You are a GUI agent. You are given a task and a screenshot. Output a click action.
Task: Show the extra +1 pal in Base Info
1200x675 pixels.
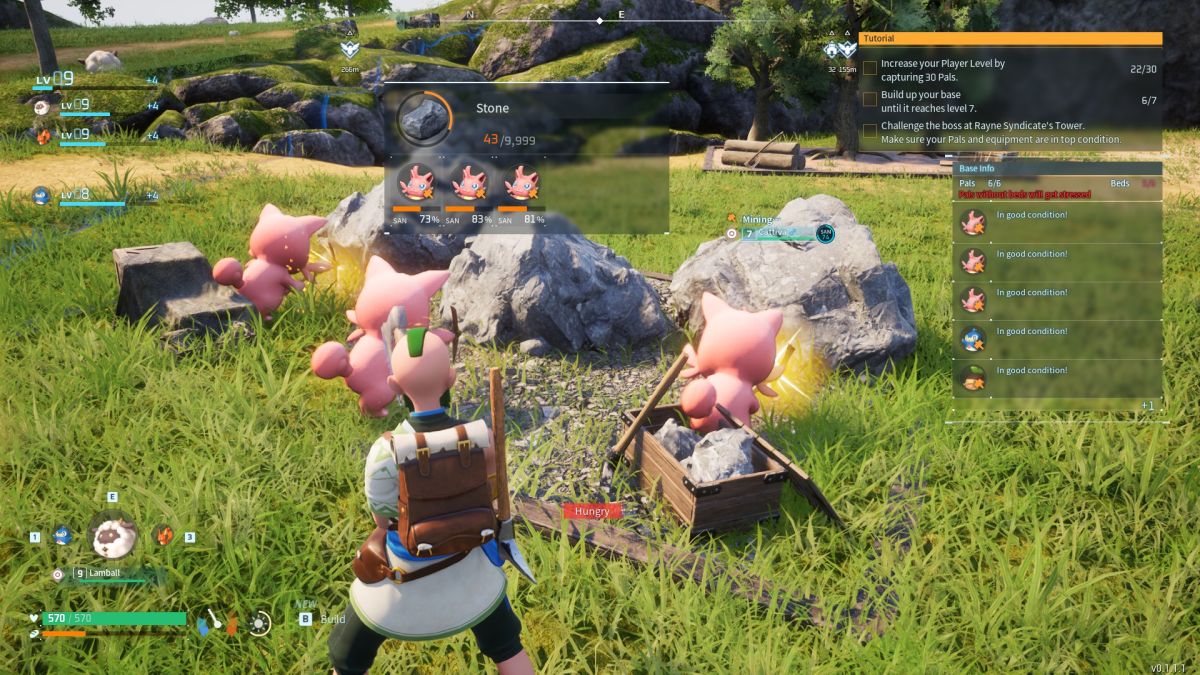coord(1146,405)
